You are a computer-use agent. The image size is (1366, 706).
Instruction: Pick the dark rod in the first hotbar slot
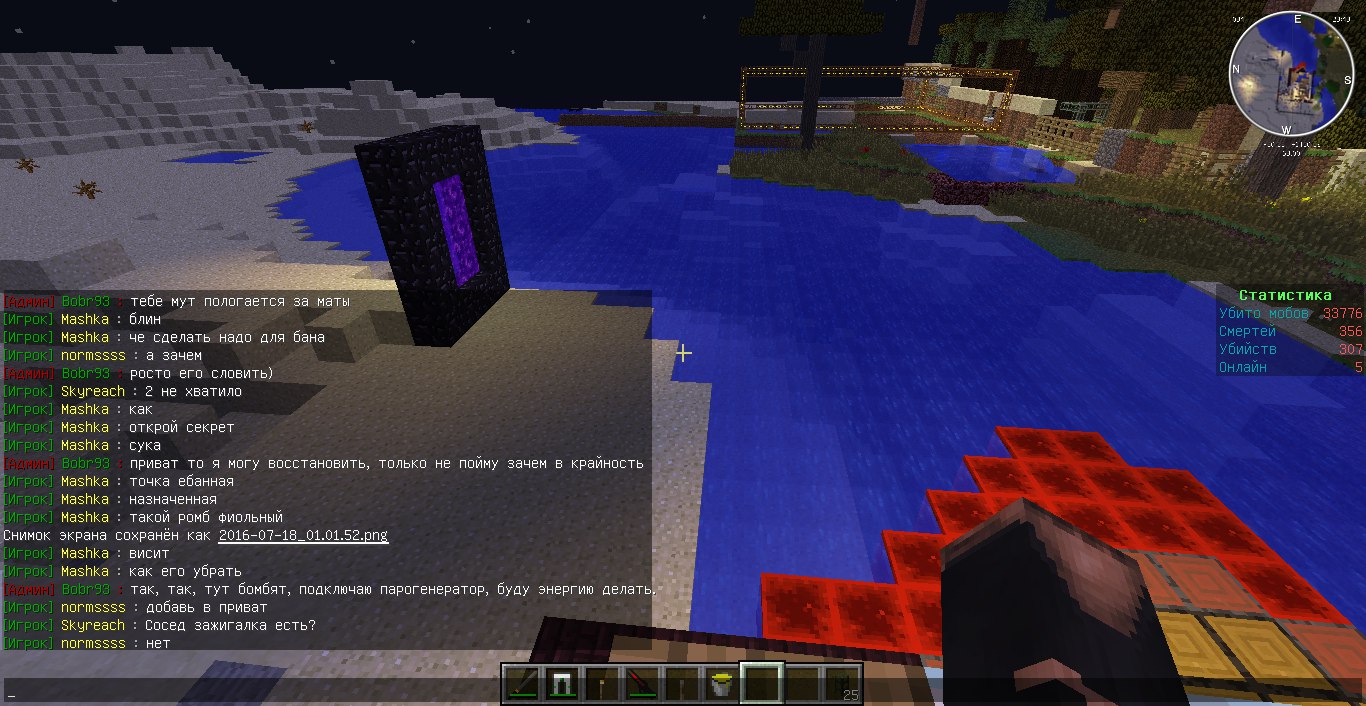pos(520,684)
